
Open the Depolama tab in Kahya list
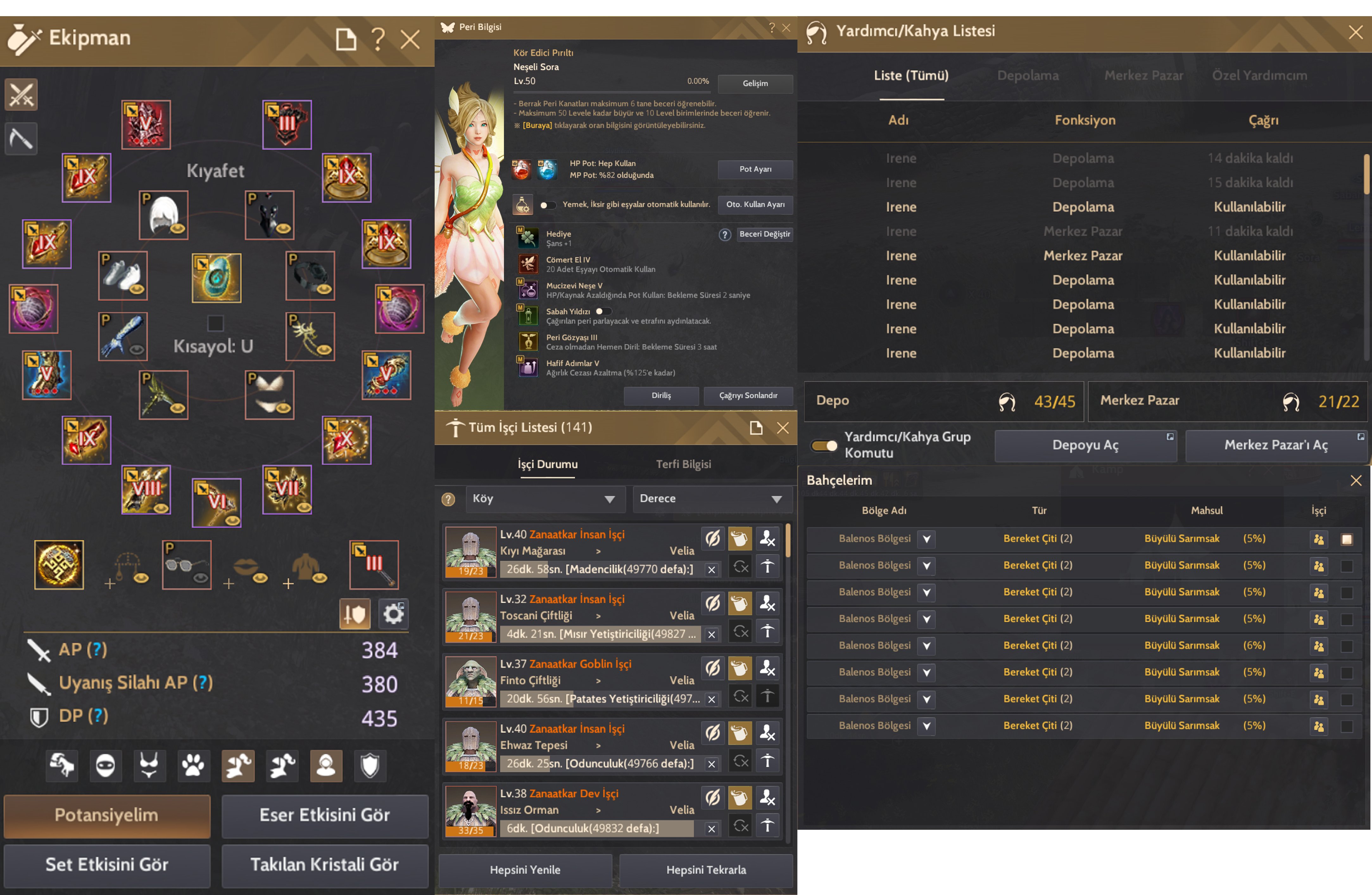[1028, 76]
